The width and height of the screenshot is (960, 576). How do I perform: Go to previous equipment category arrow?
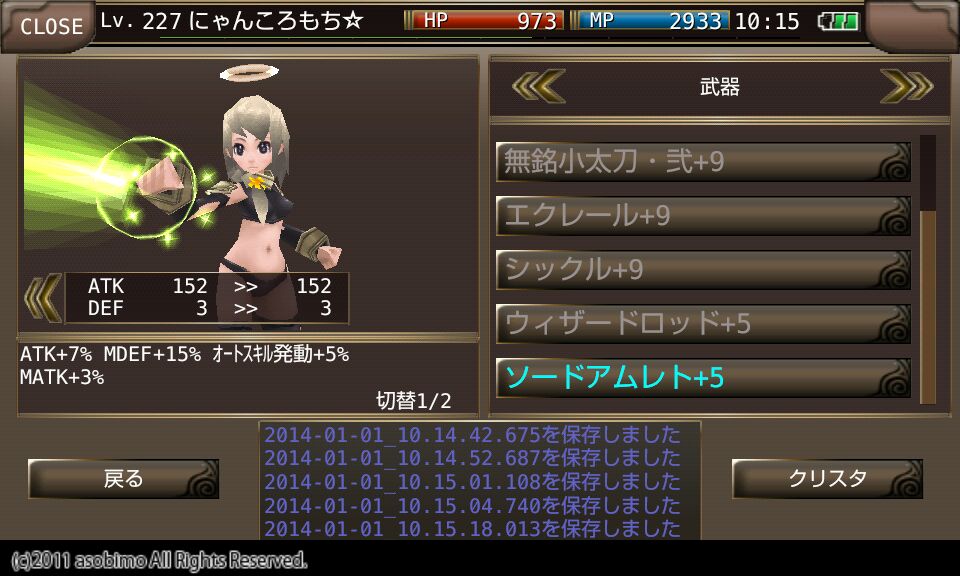539,87
